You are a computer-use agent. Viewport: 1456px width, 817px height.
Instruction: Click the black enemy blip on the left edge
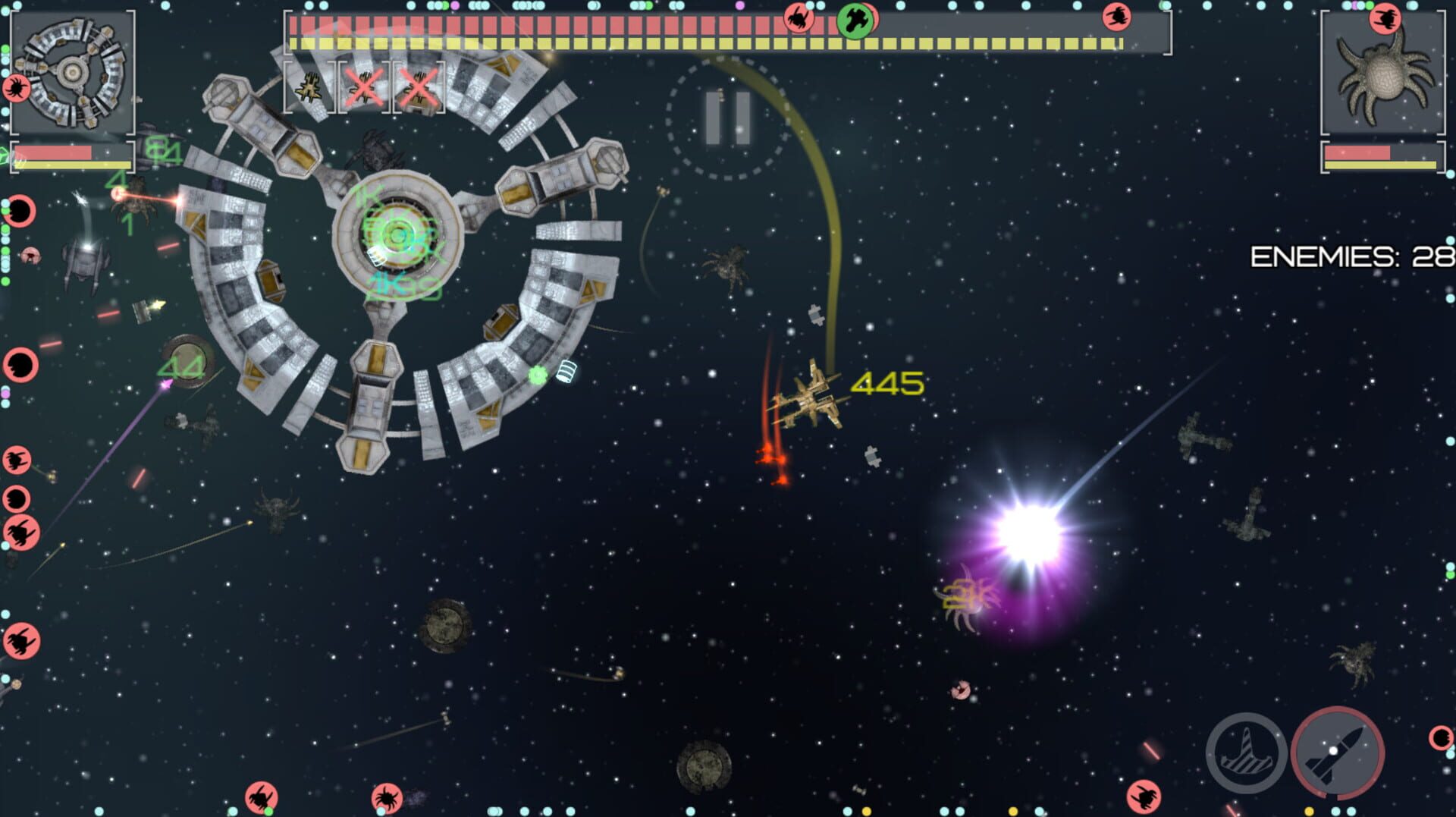20,210
